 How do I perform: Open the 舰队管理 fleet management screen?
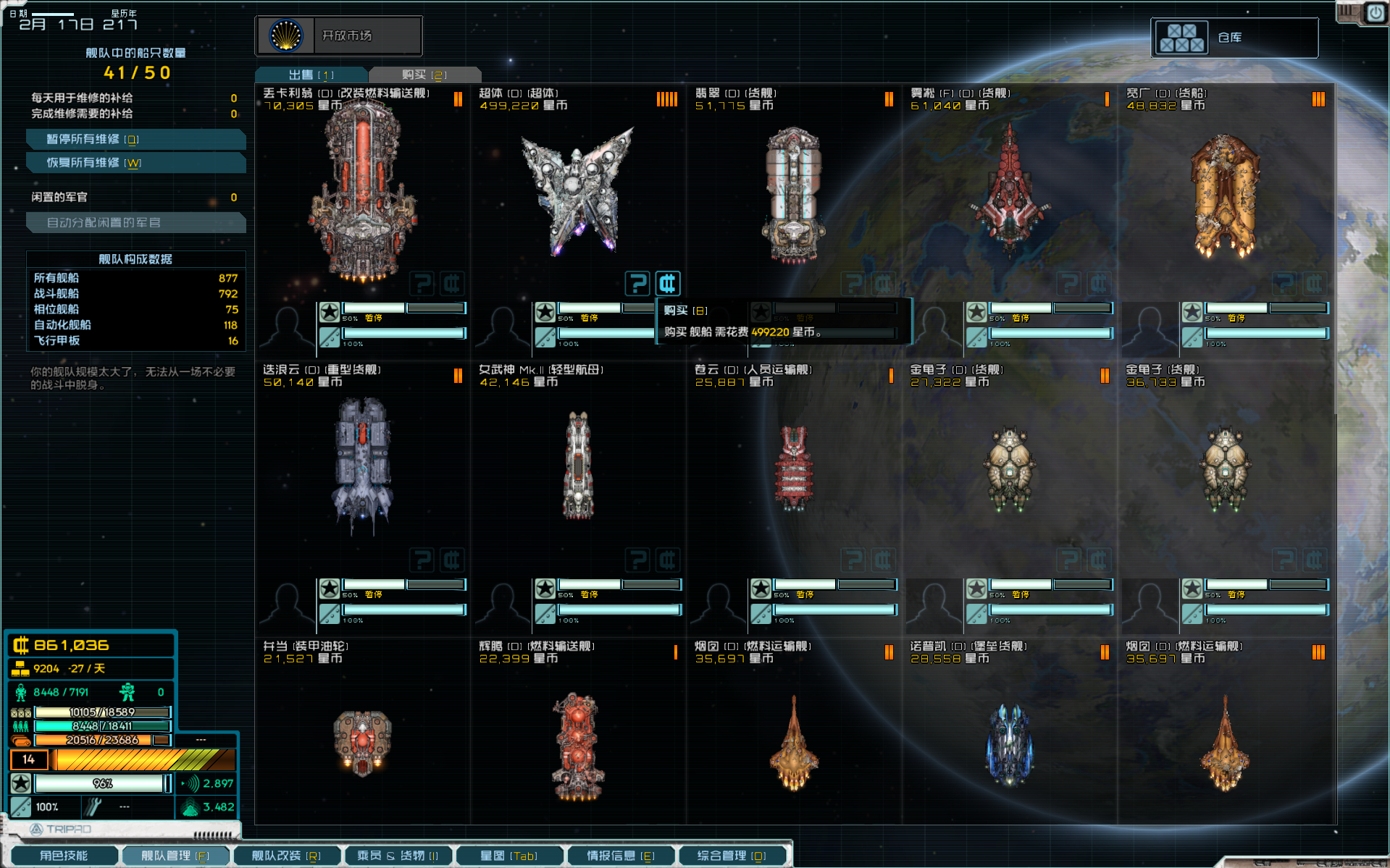[x=175, y=856]
